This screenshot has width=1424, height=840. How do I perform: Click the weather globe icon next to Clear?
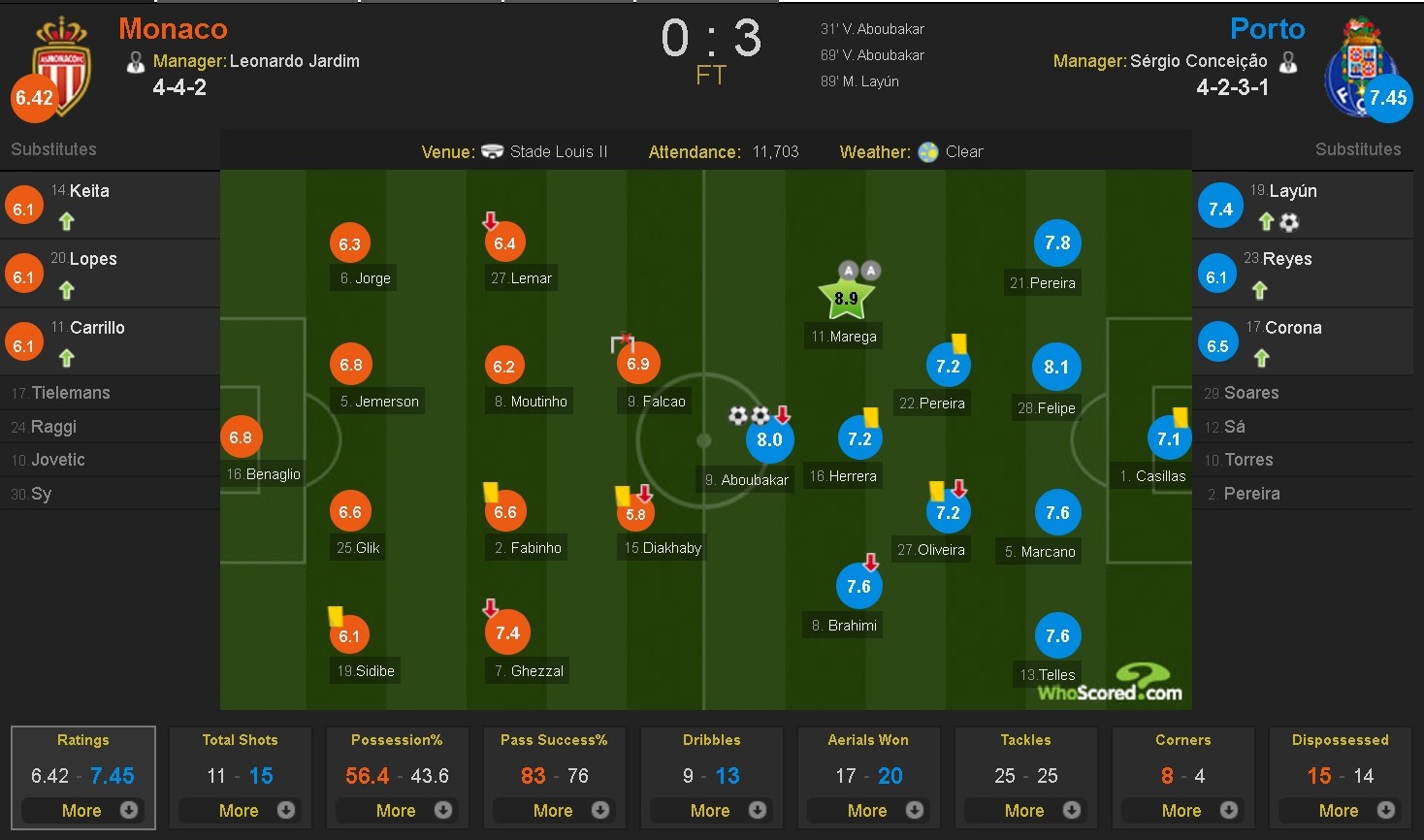point(926,151)
